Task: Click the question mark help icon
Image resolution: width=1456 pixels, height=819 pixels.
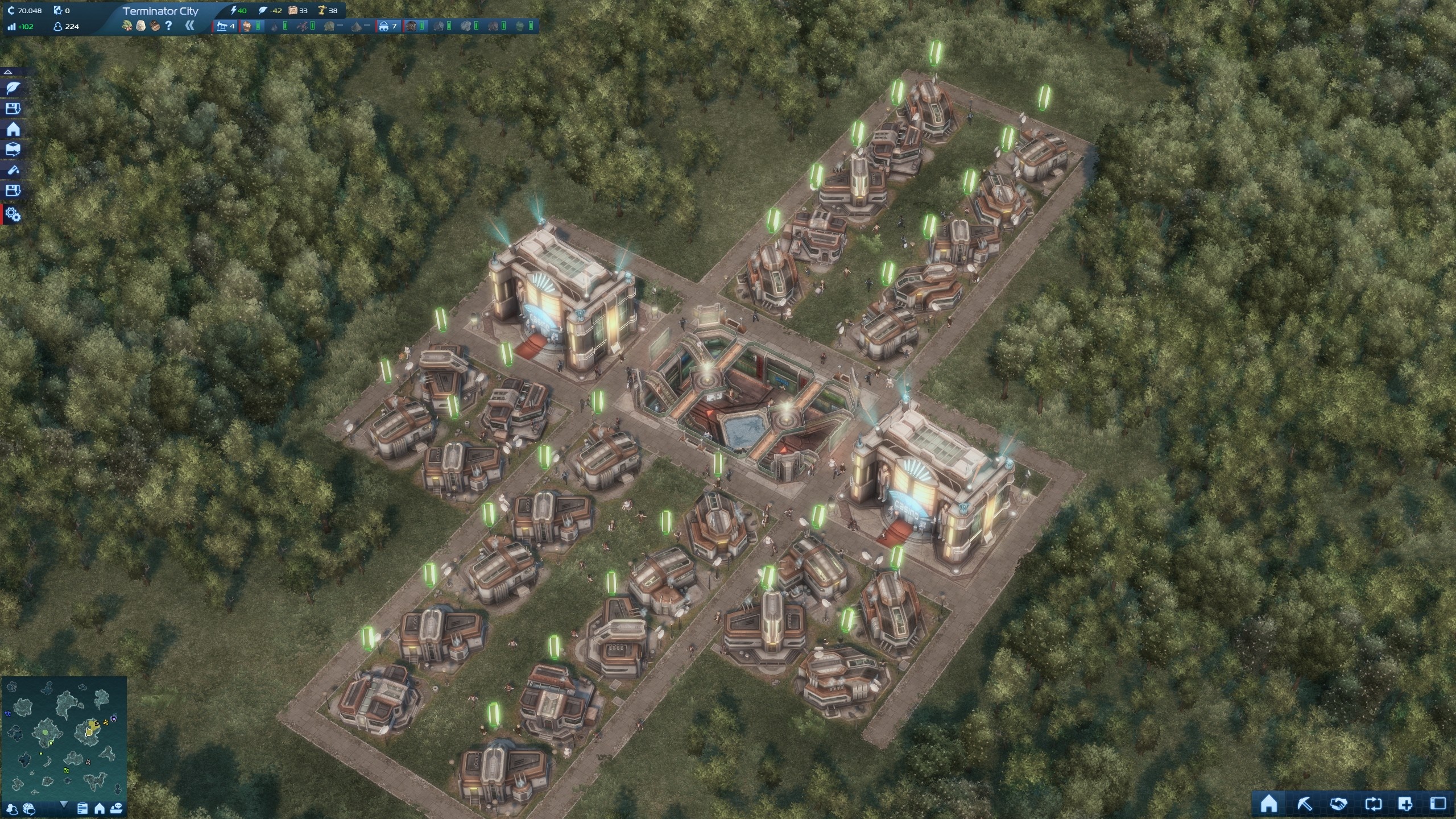Action: [x=168, y=25]
